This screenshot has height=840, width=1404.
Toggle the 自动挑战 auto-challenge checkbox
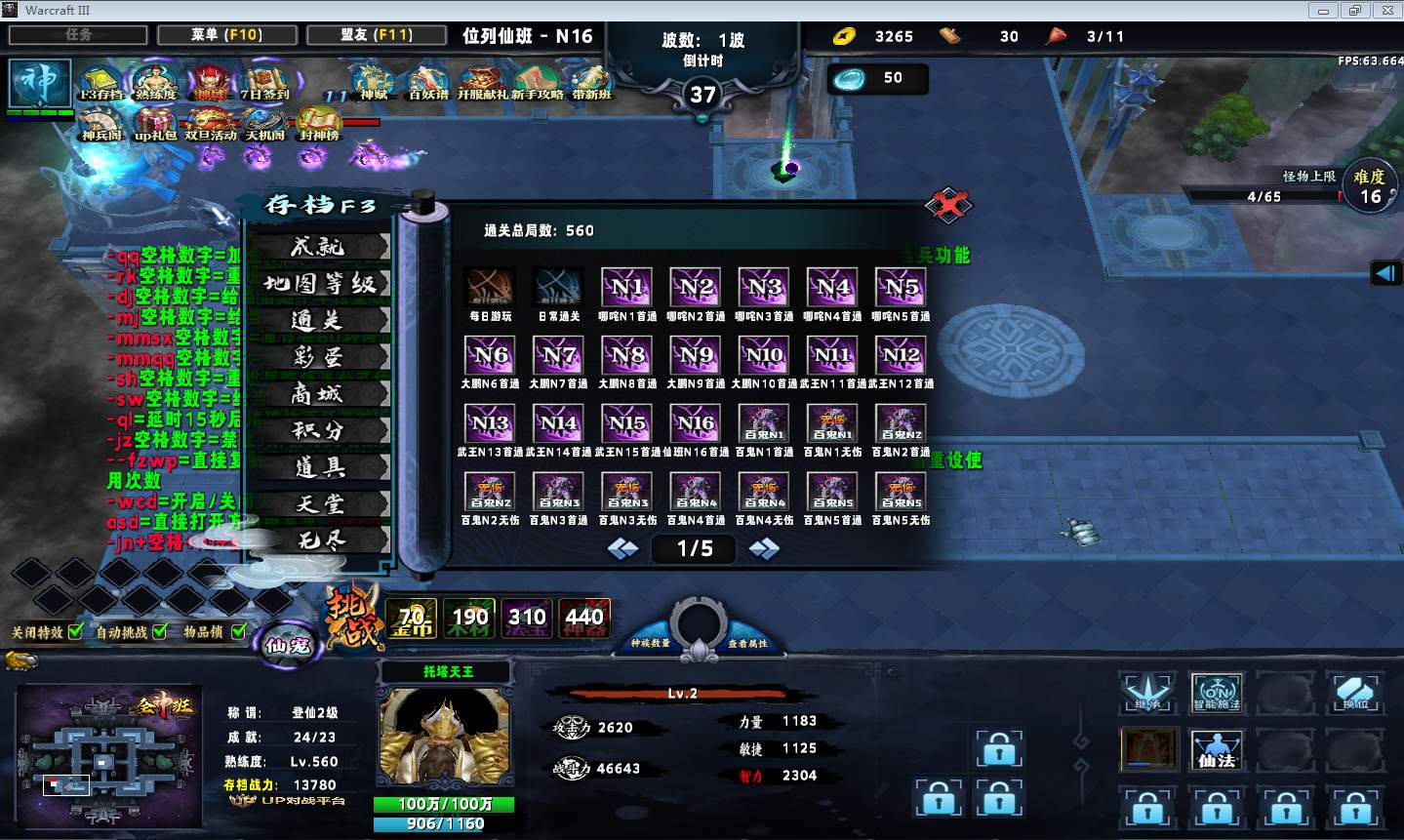[x=160, y=631]
